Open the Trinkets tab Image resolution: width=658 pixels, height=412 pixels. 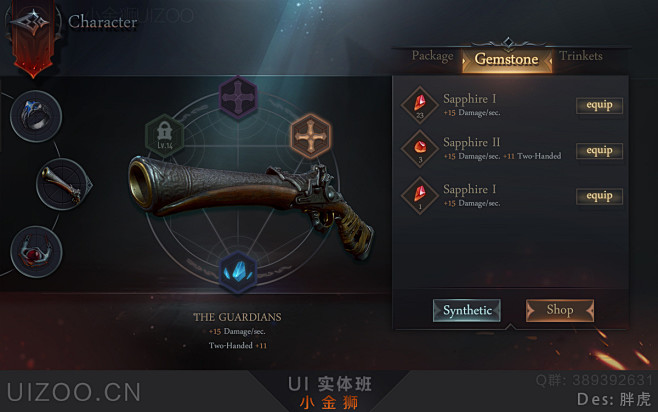(581, 56)
